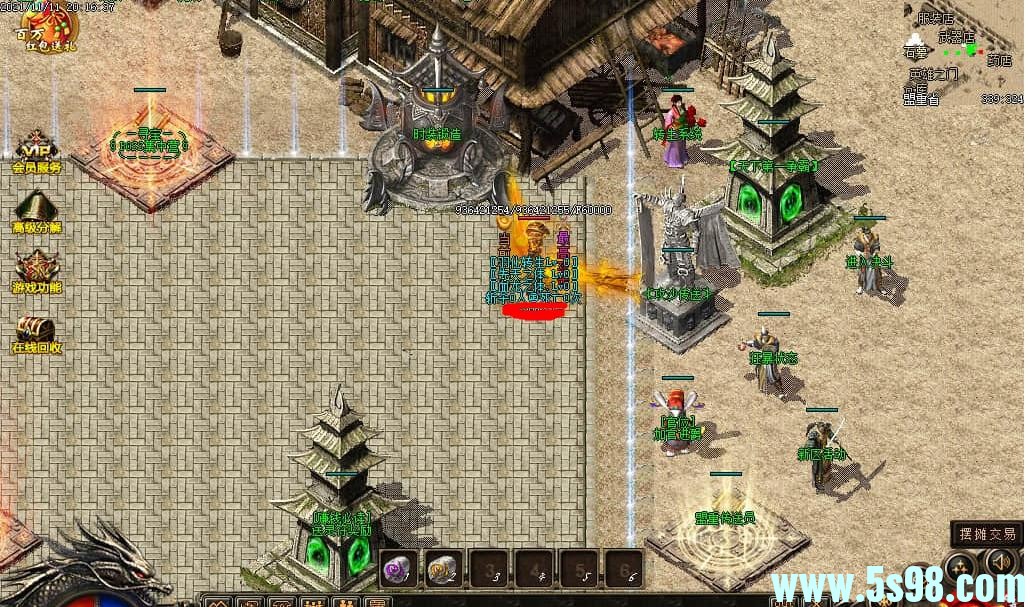Use the golden scroll in hotbar slot 2
1030x607 pixels.
442,569
